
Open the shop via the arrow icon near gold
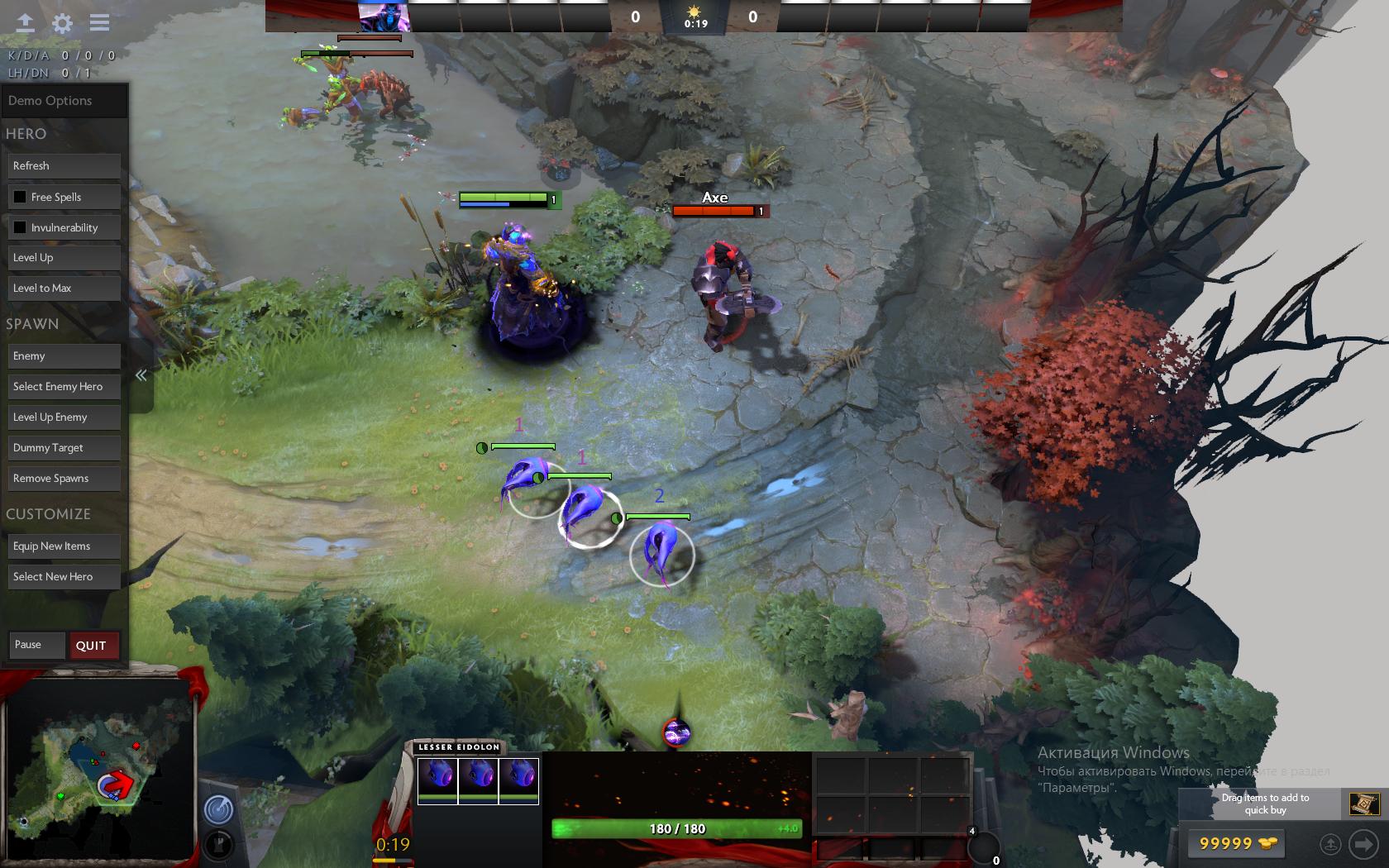(1365, 844)
